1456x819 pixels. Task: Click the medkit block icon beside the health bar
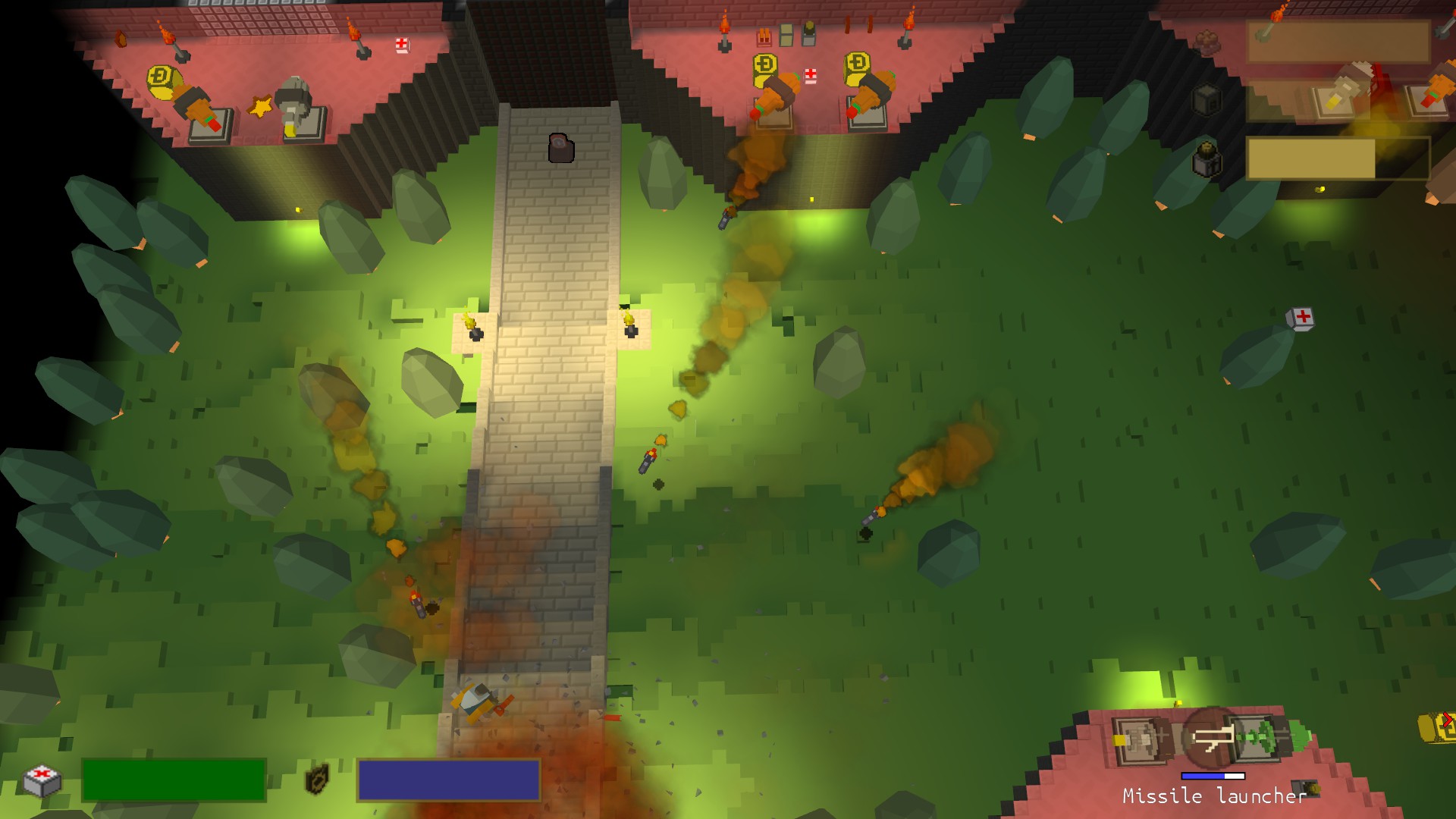click(41, 780)
